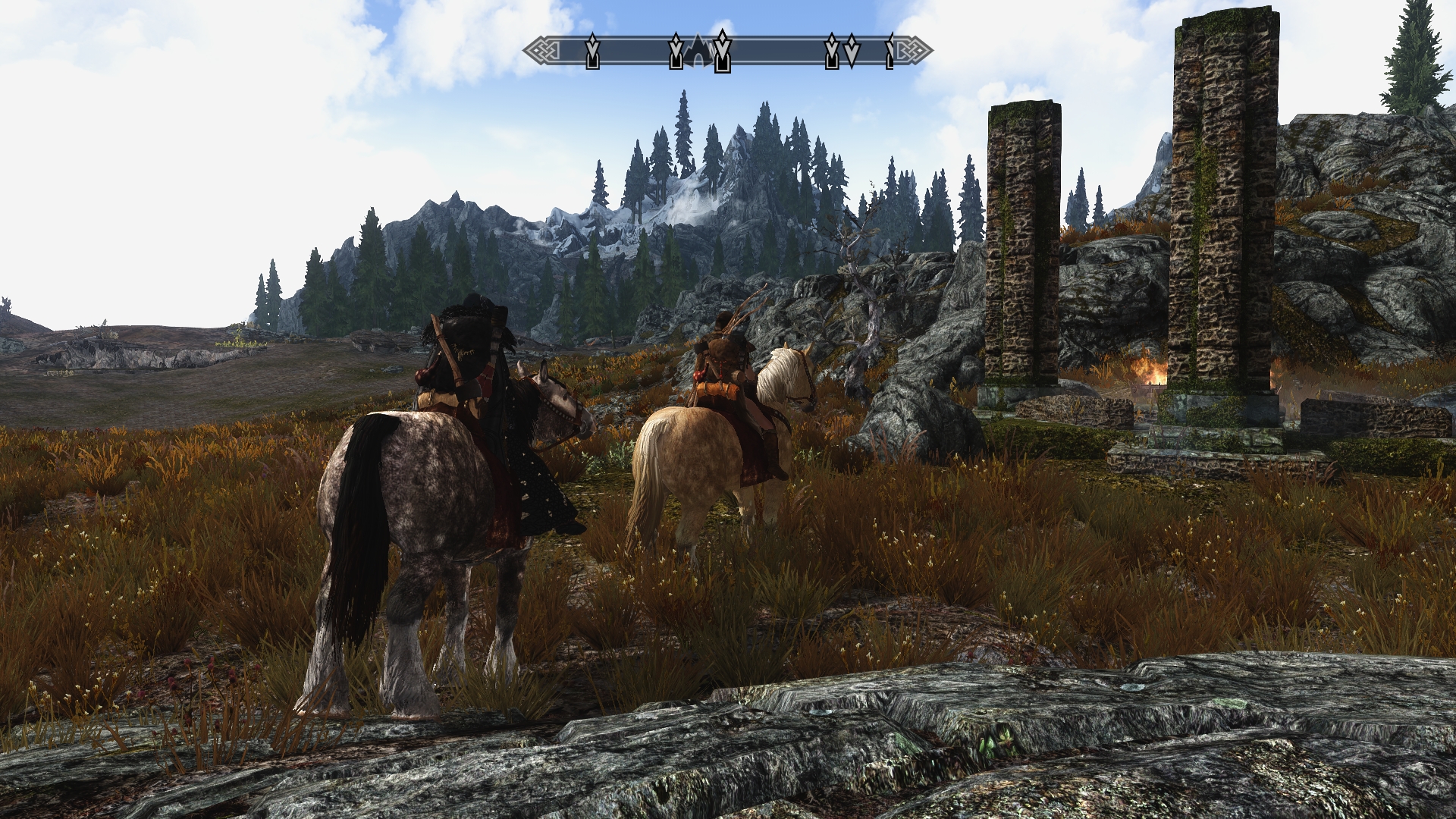Click the compass bar's left knotwork end cap
This screenshot has width=1456, height=819.
(541, 52)
